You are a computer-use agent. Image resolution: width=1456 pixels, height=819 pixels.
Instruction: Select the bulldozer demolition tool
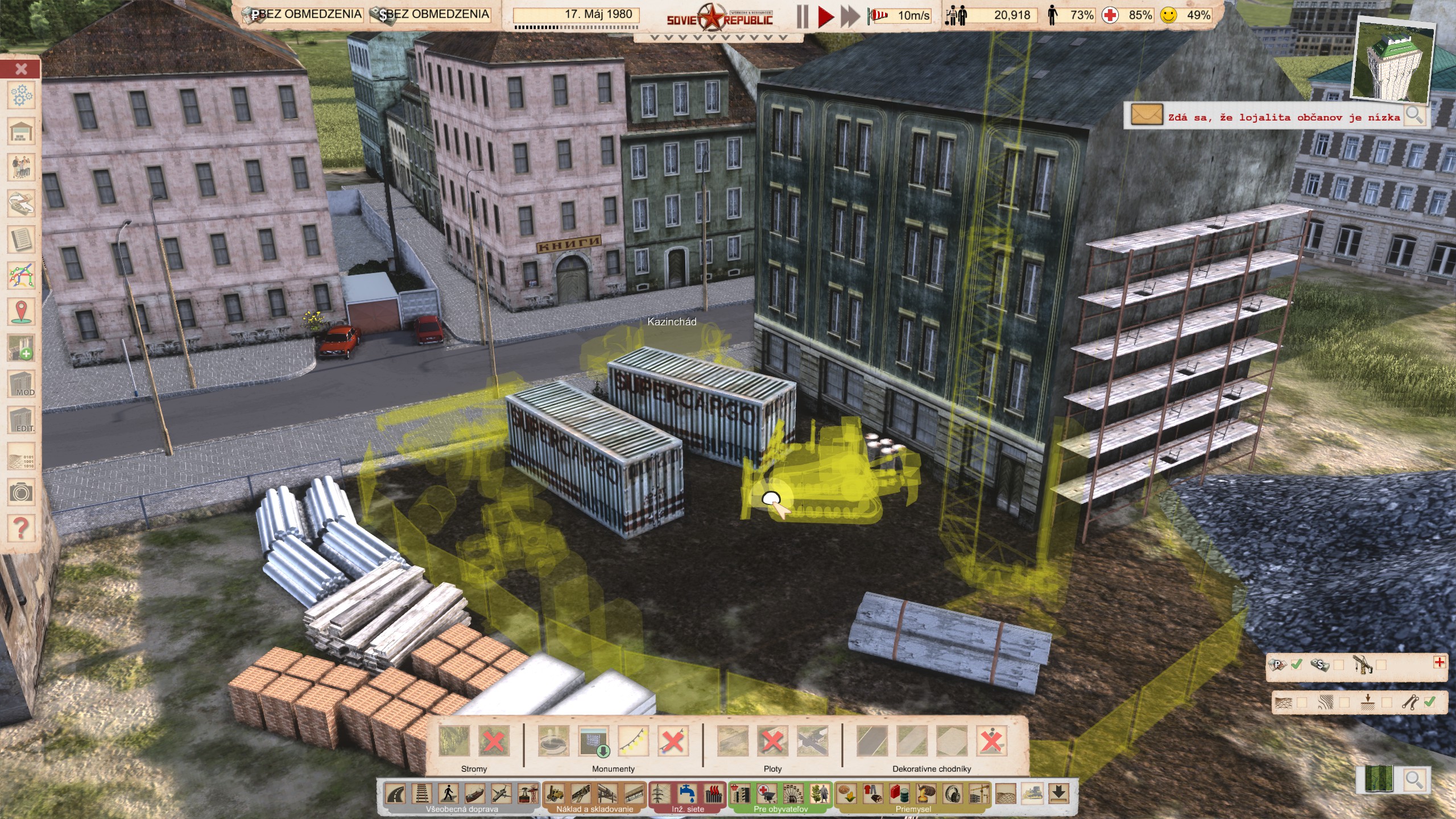(x=1032, y=793)
